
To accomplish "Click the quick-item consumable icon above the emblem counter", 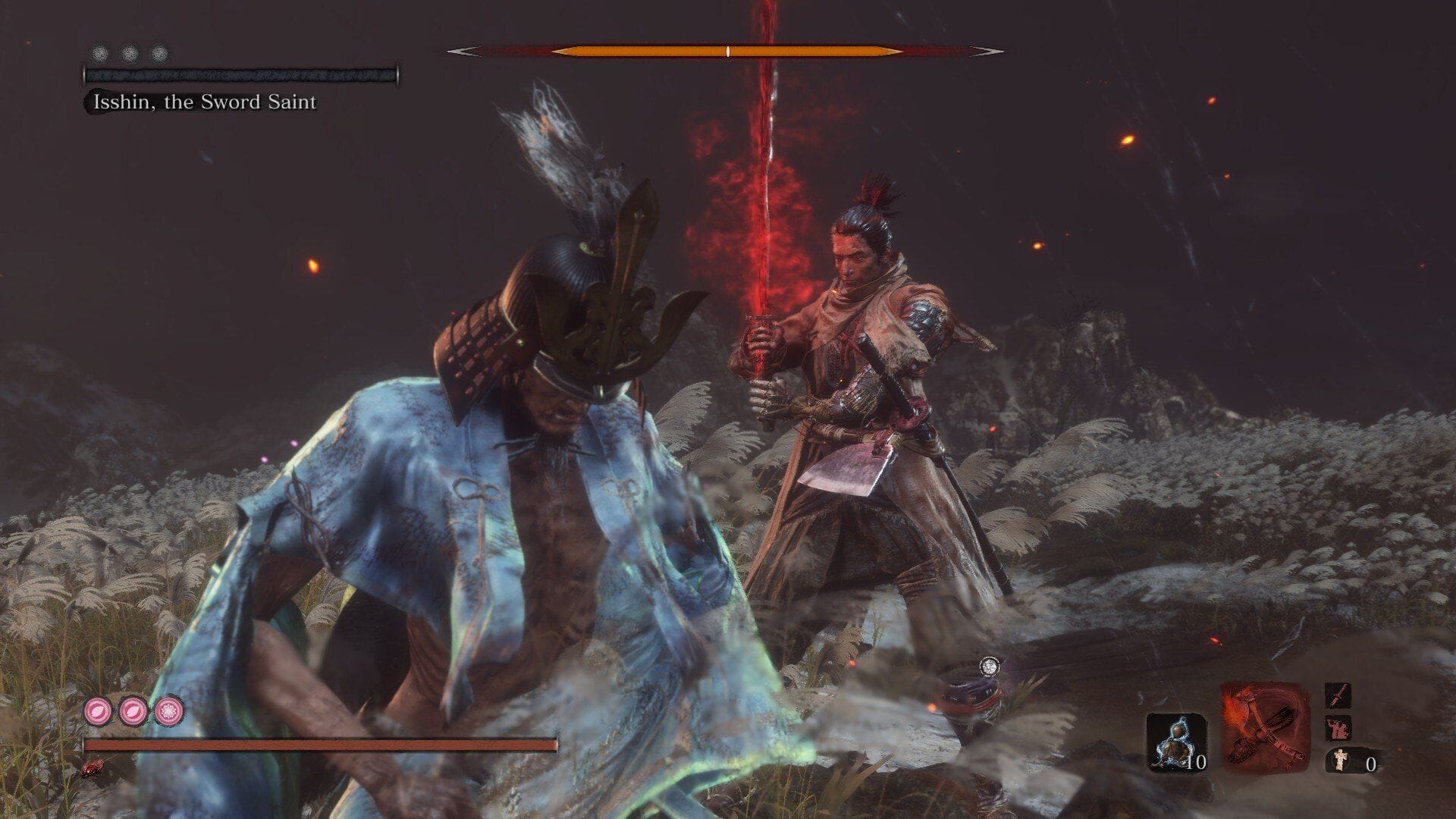I will pos(1337,729).
